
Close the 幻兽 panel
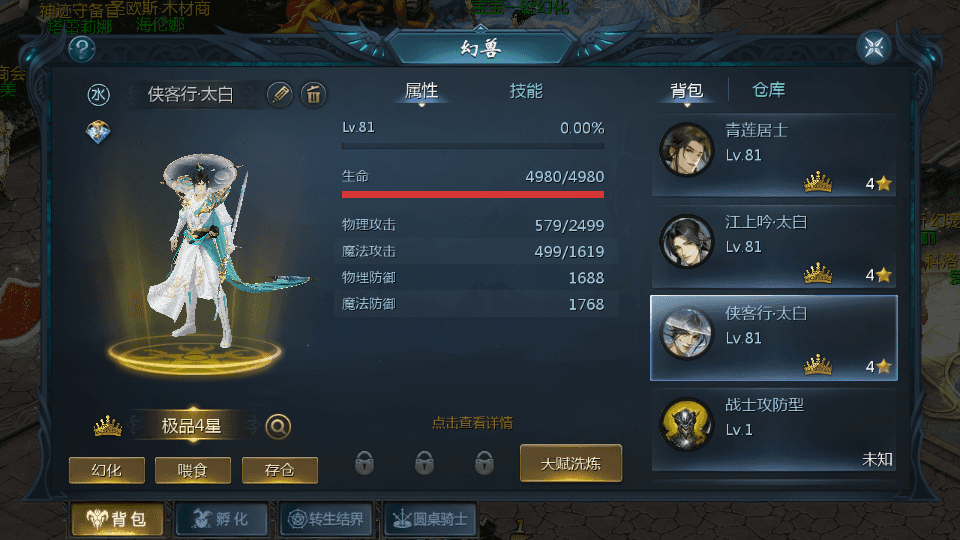[x=874, y=47]
